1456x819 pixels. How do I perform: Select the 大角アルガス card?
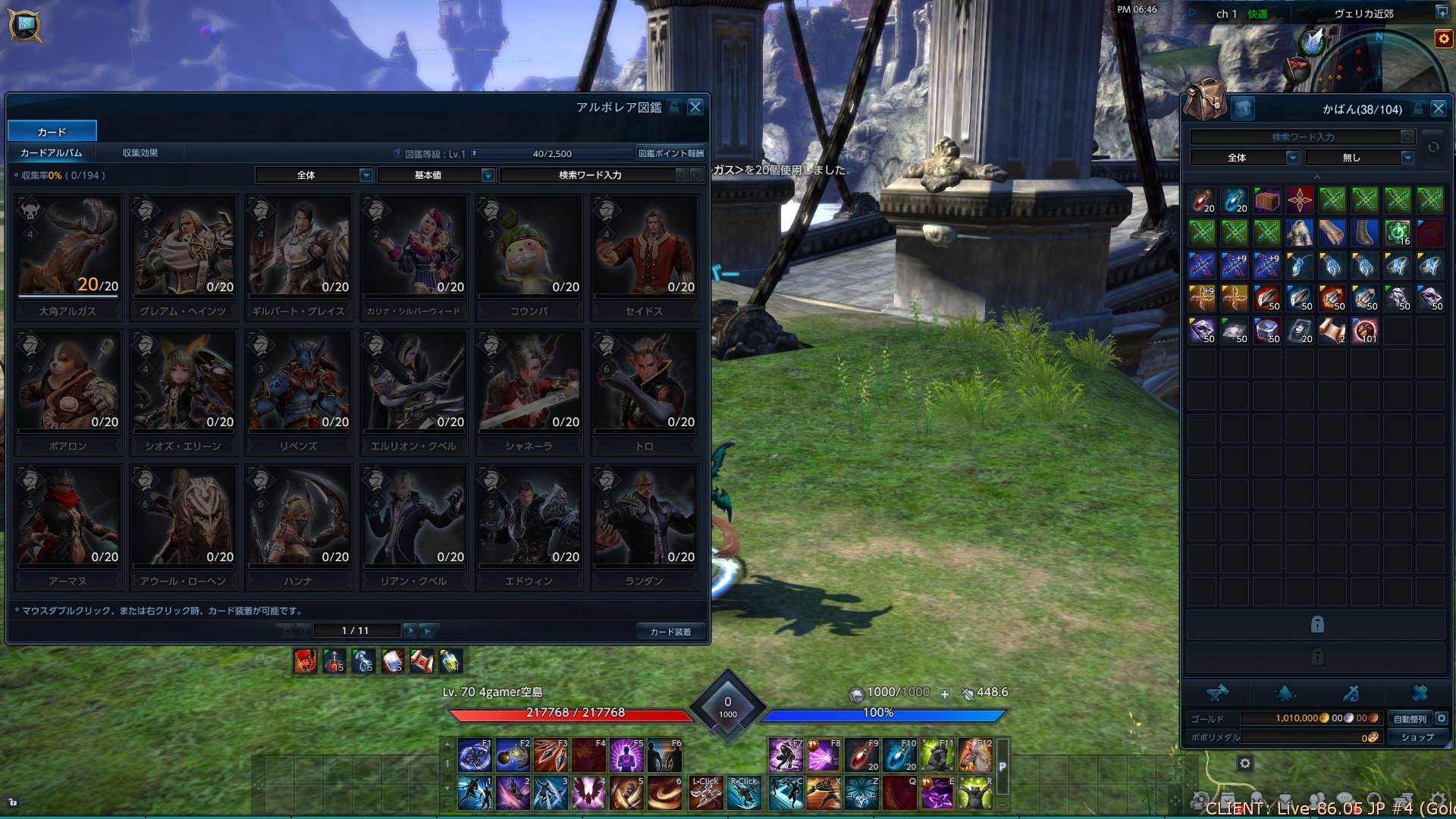coord(68,256)
